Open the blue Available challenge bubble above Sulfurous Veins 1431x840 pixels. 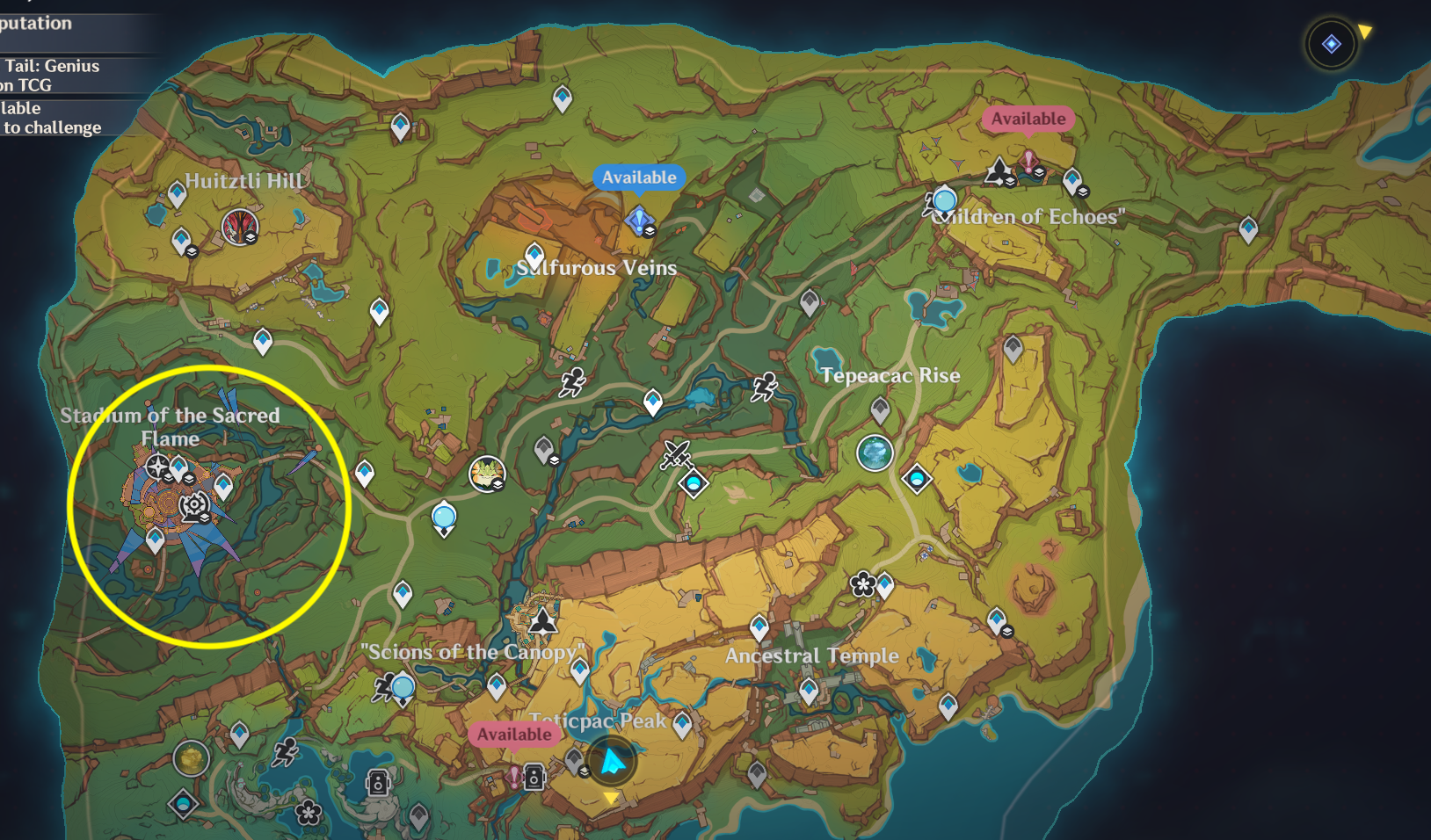pyautogui.click(x=639, y=177)
